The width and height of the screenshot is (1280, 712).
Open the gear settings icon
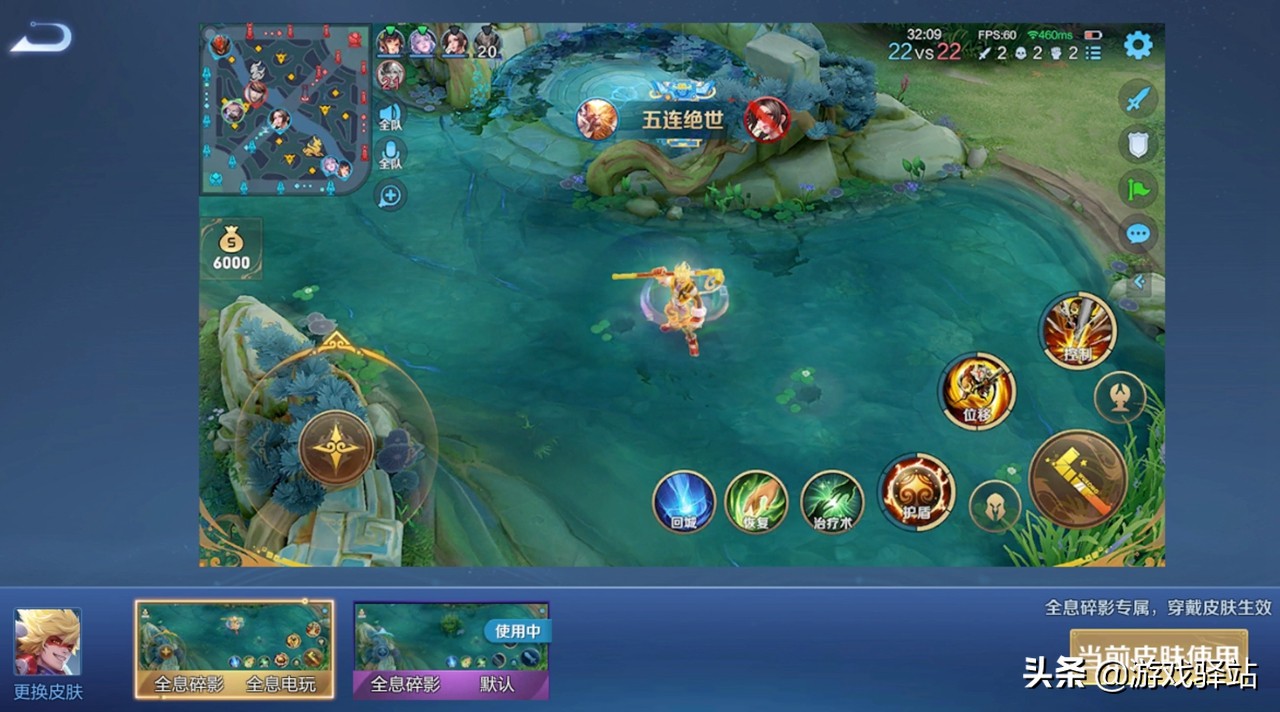(1138, 45)
